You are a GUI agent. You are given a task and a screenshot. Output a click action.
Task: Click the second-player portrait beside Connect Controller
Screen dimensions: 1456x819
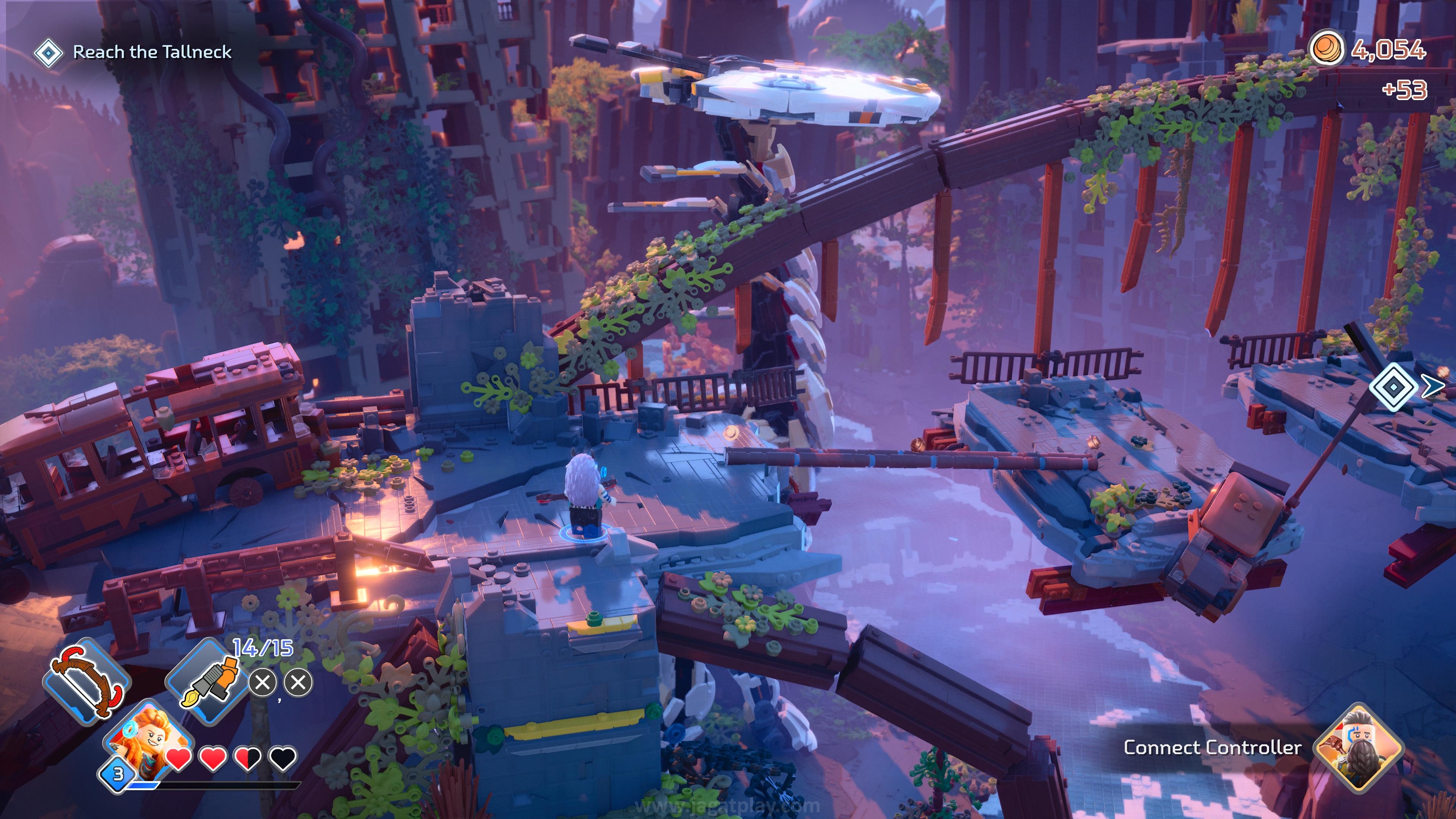pos(1358,747)
